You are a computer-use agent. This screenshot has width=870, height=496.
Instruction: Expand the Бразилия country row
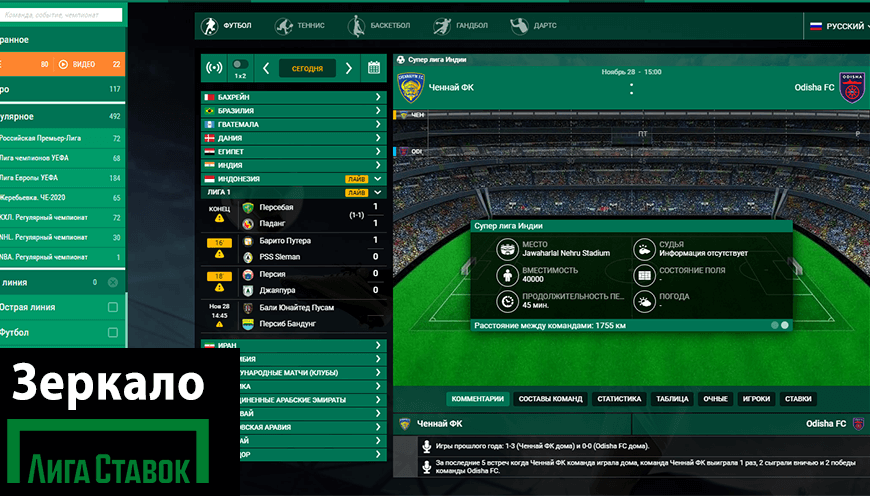tap(293, 111)
